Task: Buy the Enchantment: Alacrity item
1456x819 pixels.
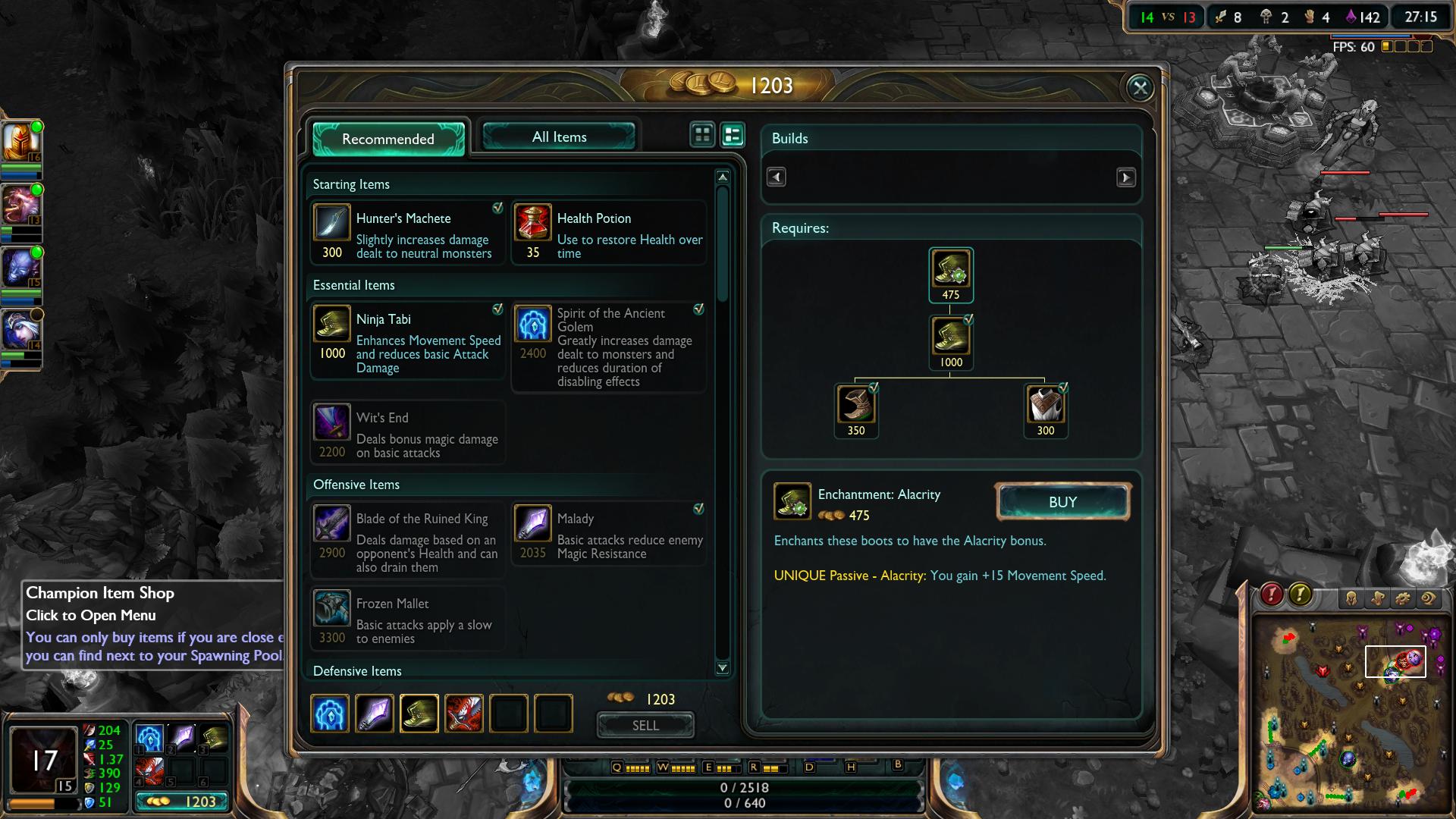Action: (x=1062, y=502)
